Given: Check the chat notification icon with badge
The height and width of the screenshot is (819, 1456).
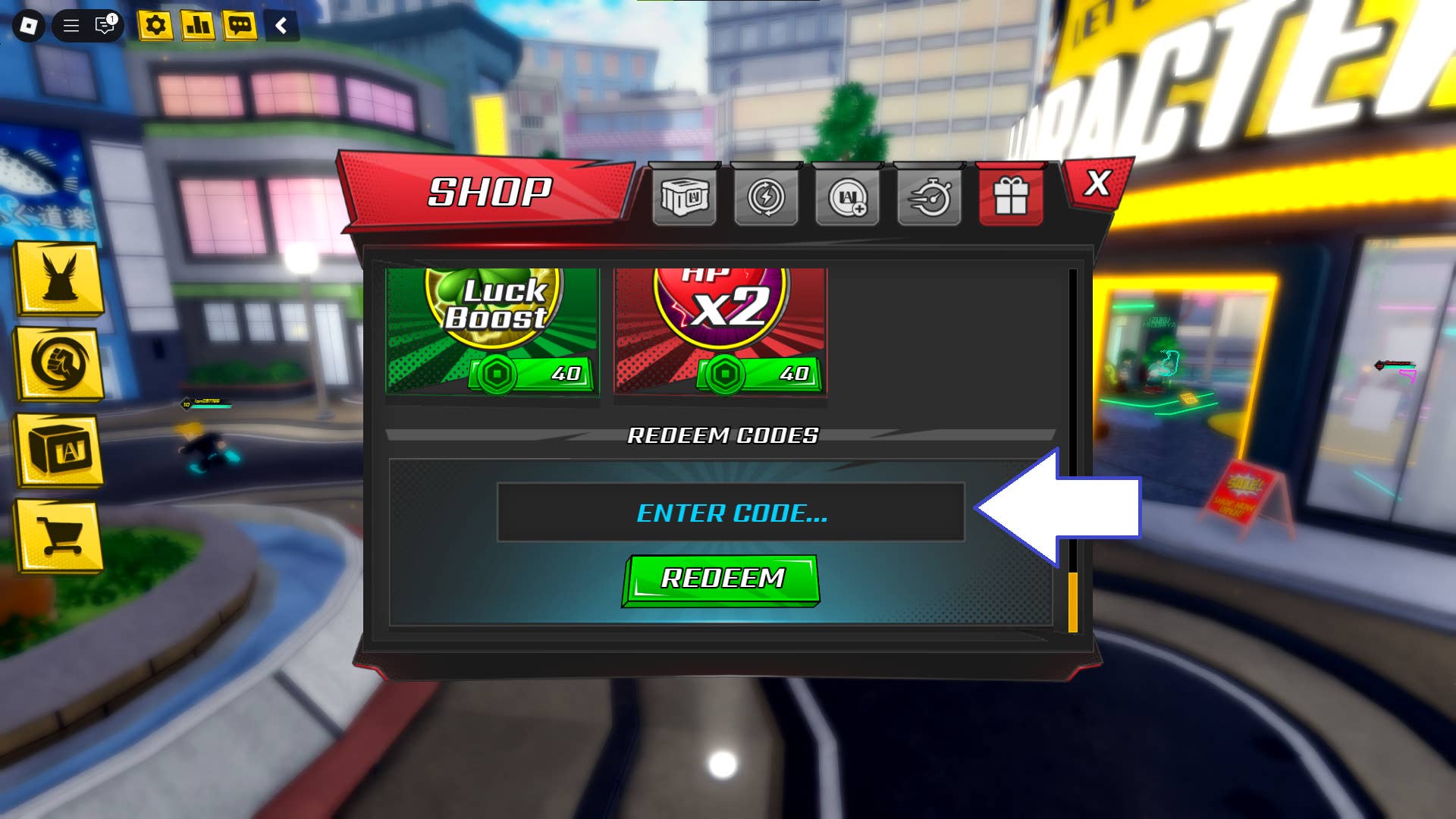Looking at the screenshot, I should click(x=104, y=25).
